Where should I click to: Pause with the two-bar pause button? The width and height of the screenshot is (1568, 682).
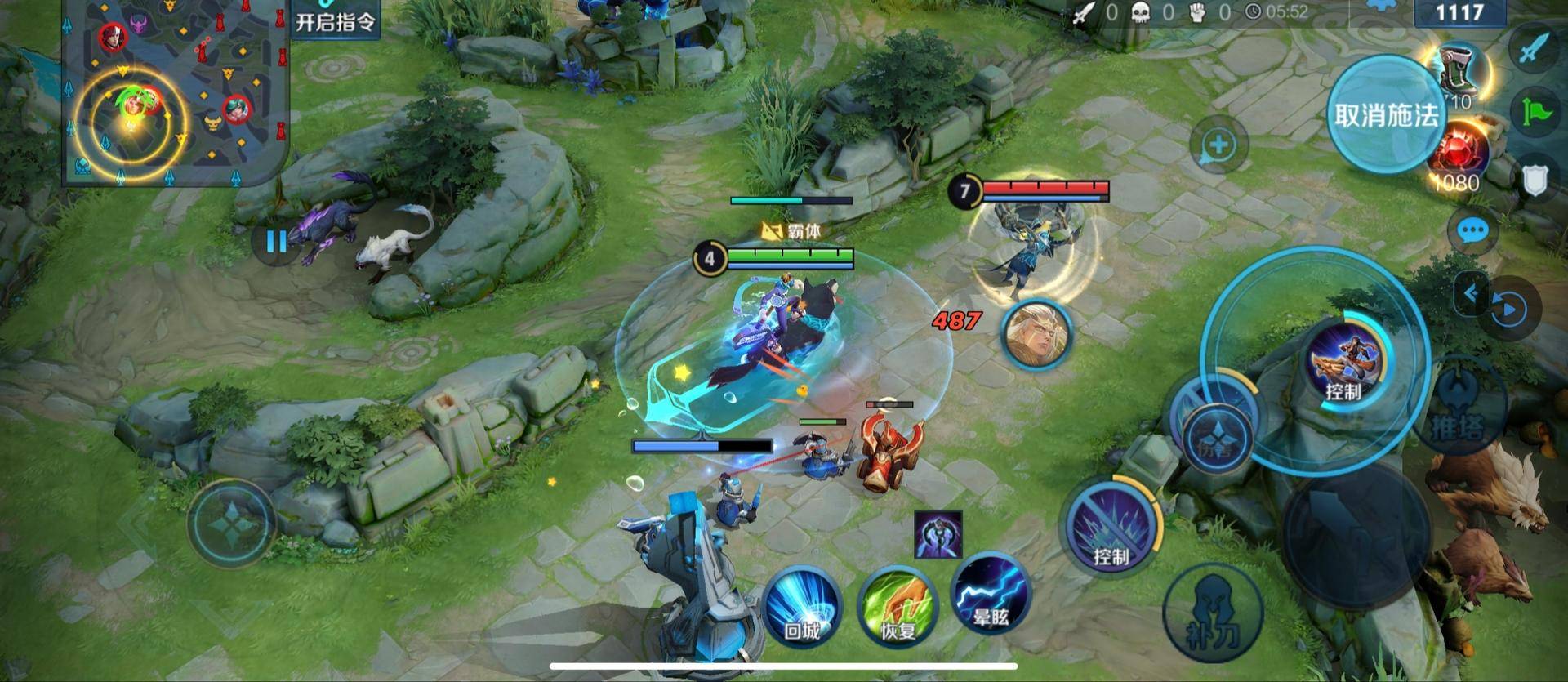(276, 242)
